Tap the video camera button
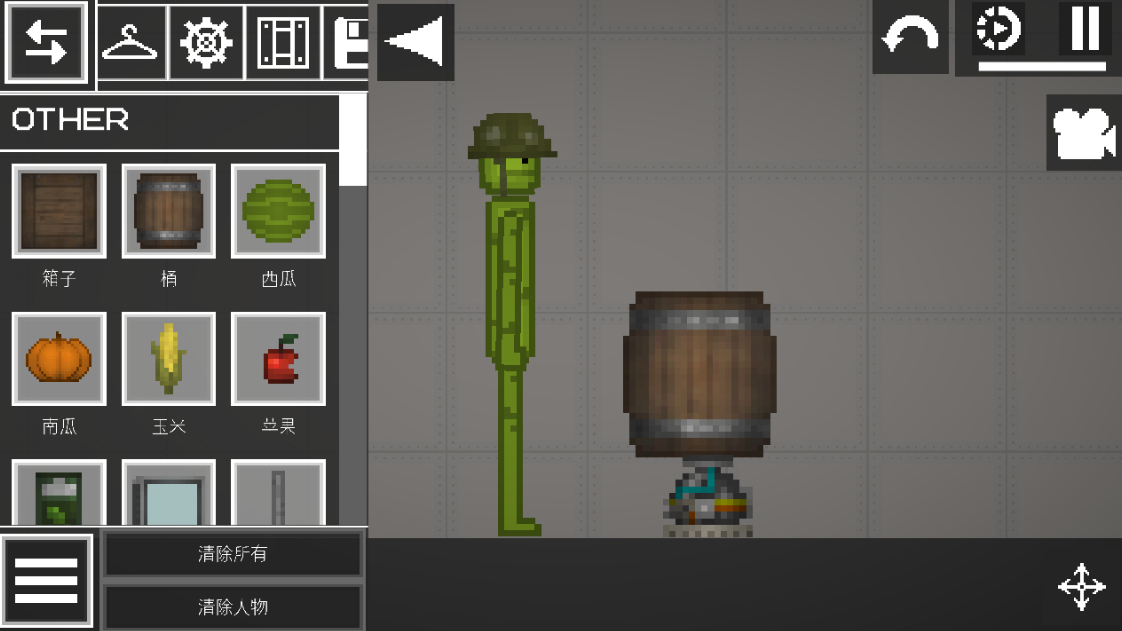 point(1083,134)
